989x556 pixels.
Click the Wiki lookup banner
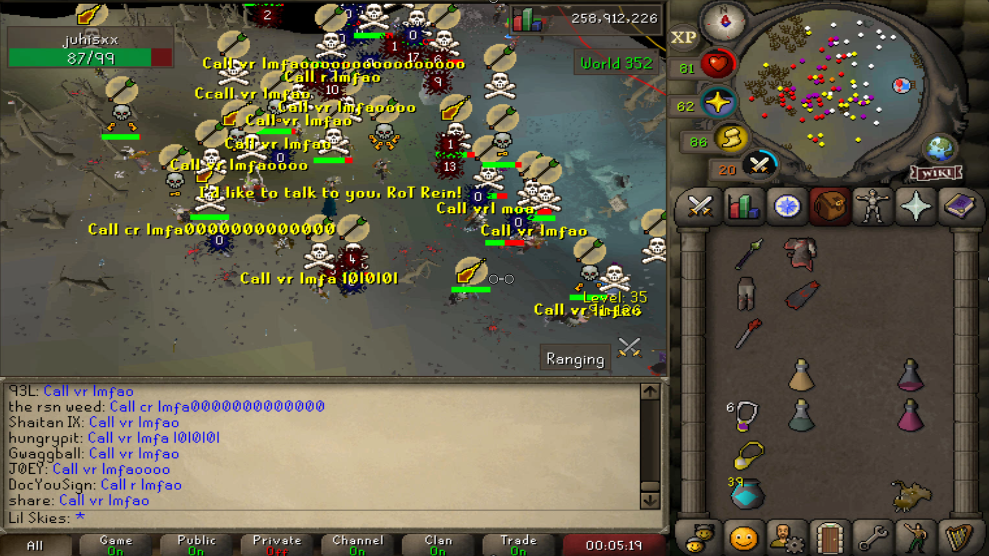point(935,173)
